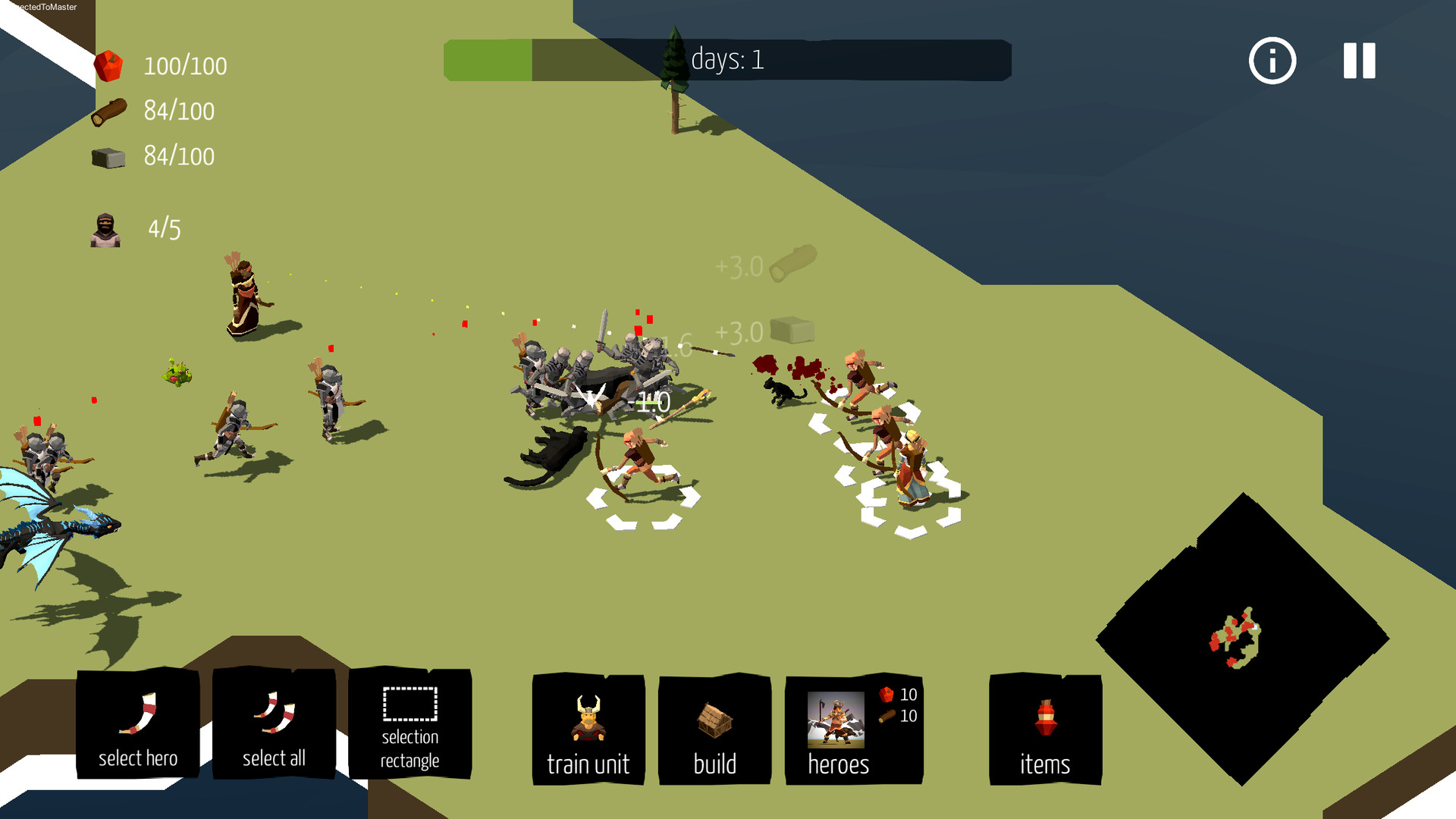Pause the game with the pause icon
1456x819 pixels.
pyautogui.click(x=1358, y=61)
